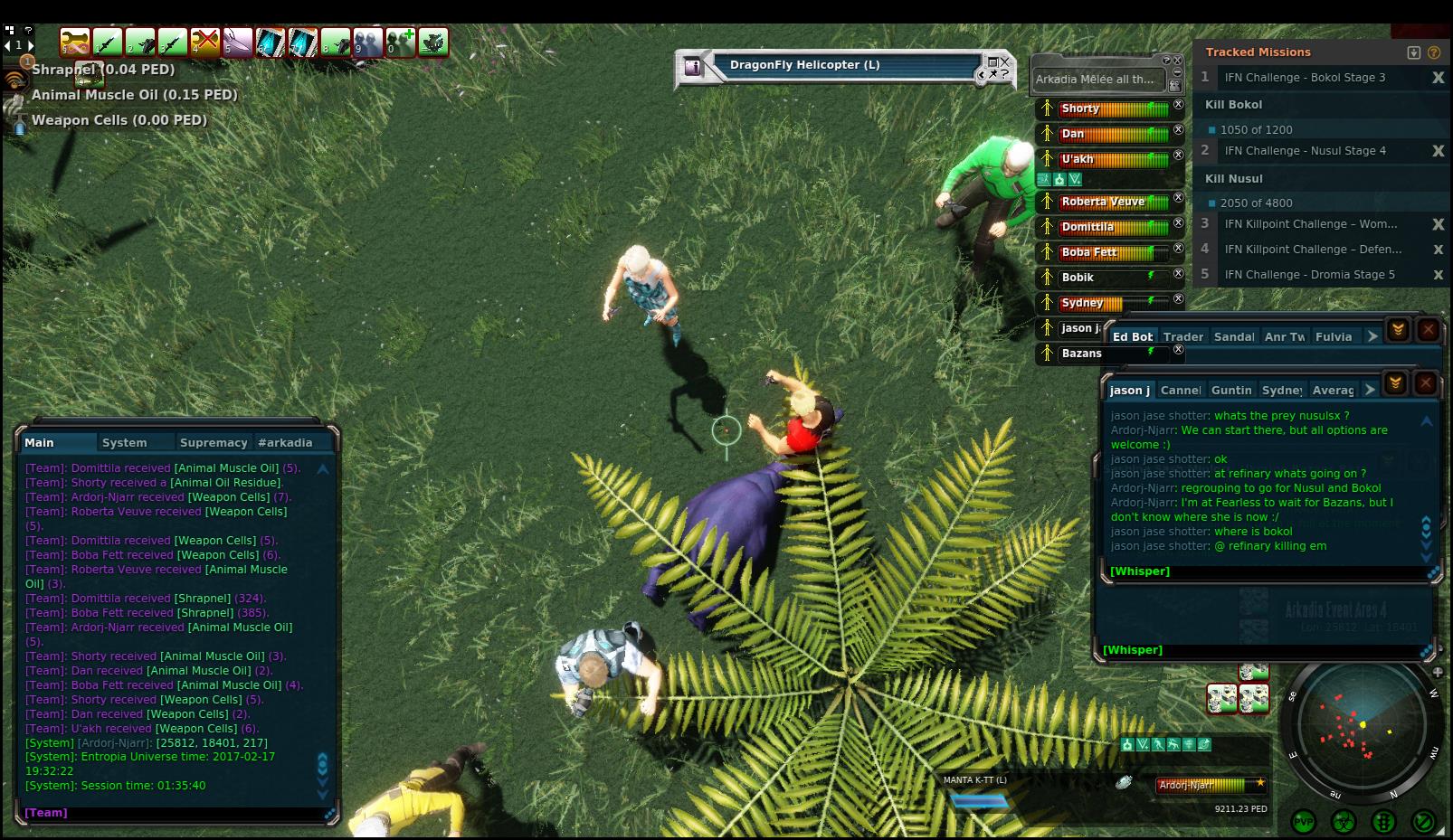Select the Main chat tab
Image resolution: width=1453 pixels, height=840 pixels.
[x=39, y=442]
